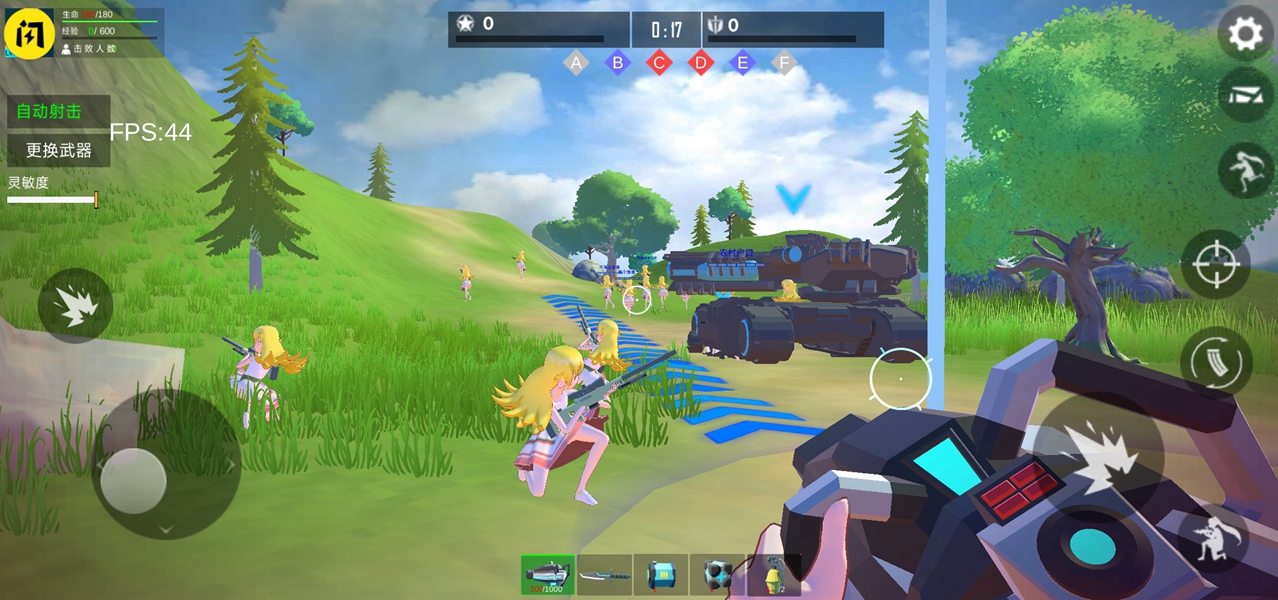Viewport: 1278px width, 600px height.
Task: Toggle the crouching soldier stance button
Action: (1213, 539)
